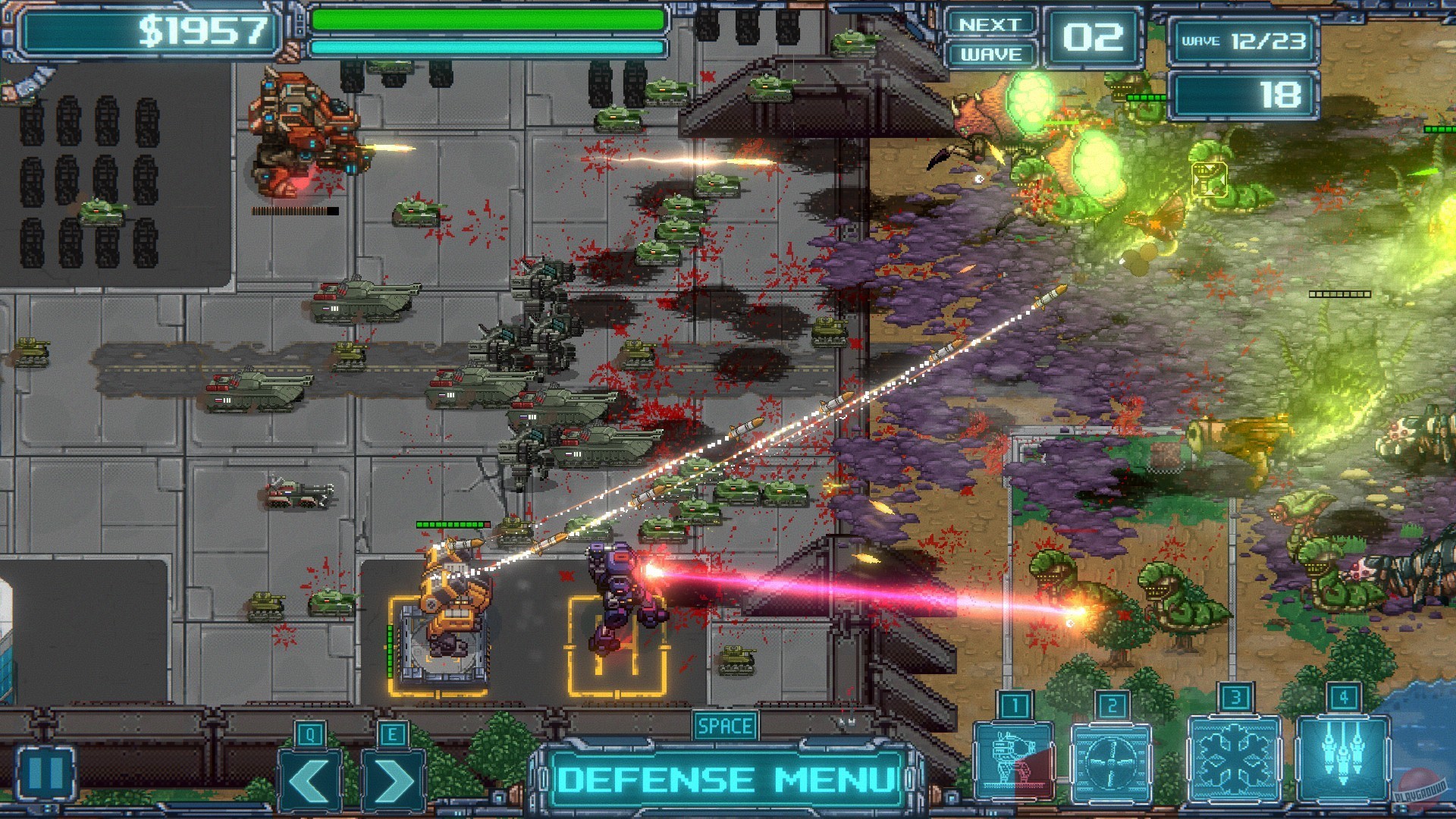Click the SPACE key label above Defense Menu
The width and height of the screenshot is (1456, 819).
725,726
